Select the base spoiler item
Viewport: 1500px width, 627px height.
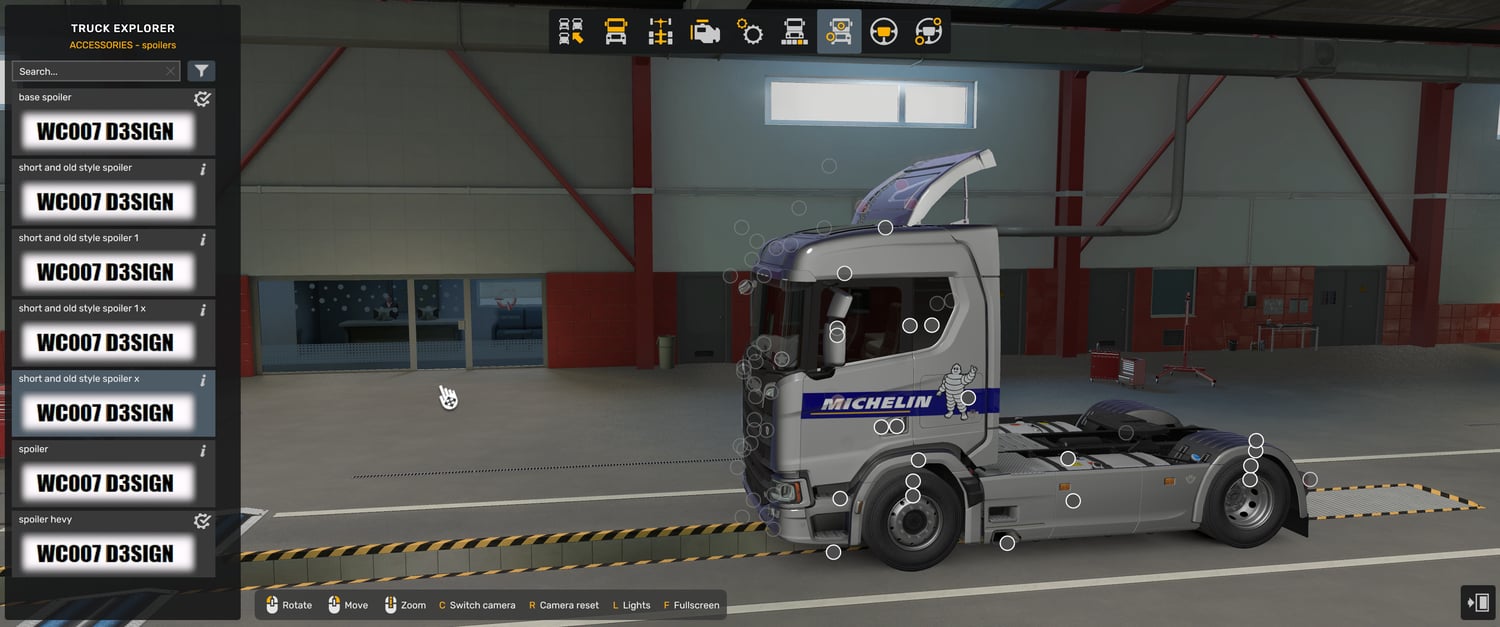pyautogui.click(x=104, y=131)
